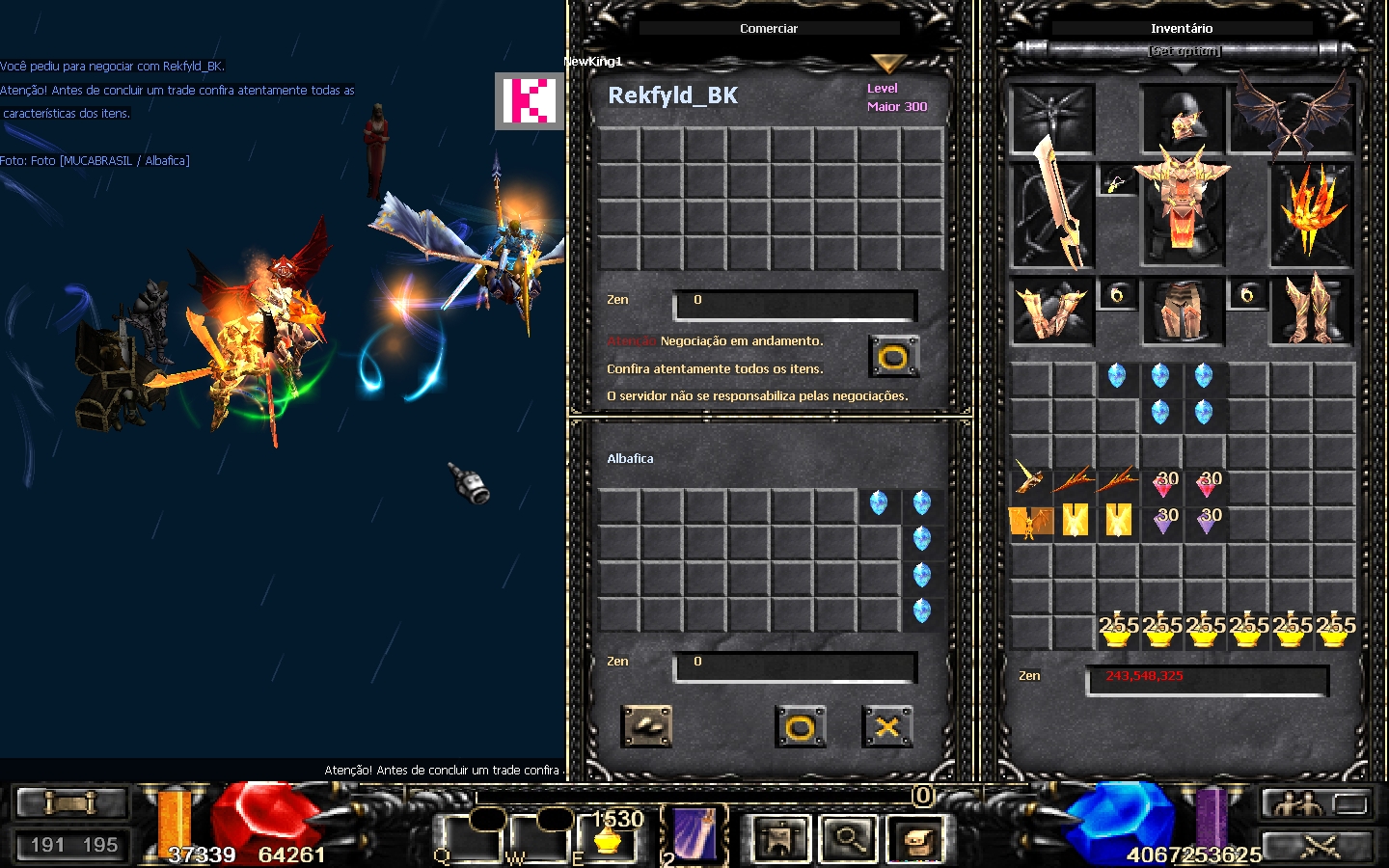This screenshot has height=868, width=1389.
Task: Select the equipped gloves slot
Action: (1051, 312)
